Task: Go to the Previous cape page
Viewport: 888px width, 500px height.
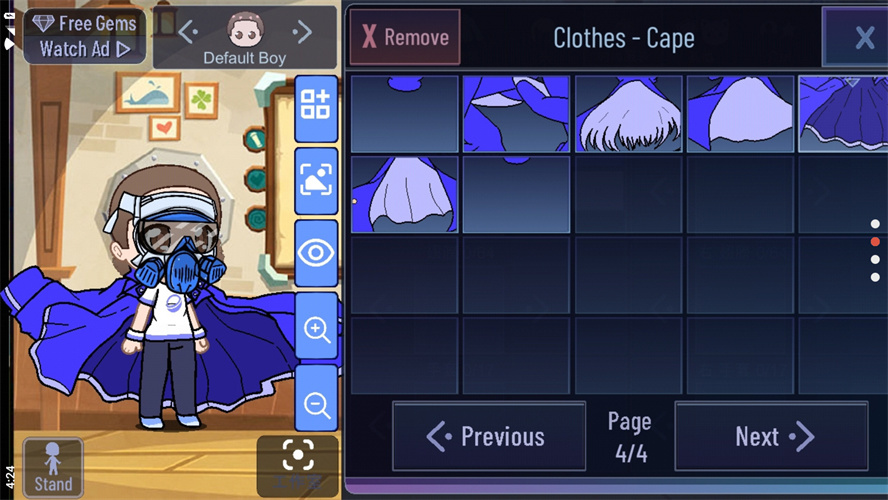Action: (488, 436)
